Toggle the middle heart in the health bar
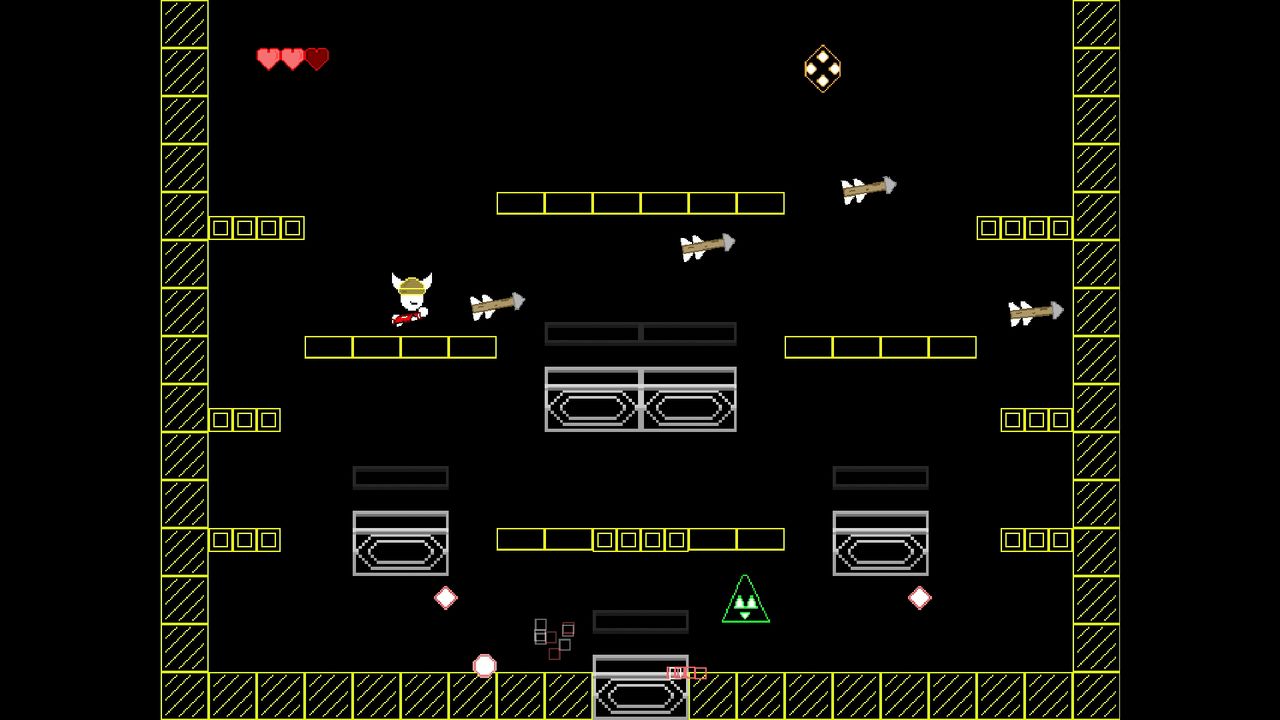Image resolution: width=1280 pixels, height=720 pixels. (x=291, y=59)
